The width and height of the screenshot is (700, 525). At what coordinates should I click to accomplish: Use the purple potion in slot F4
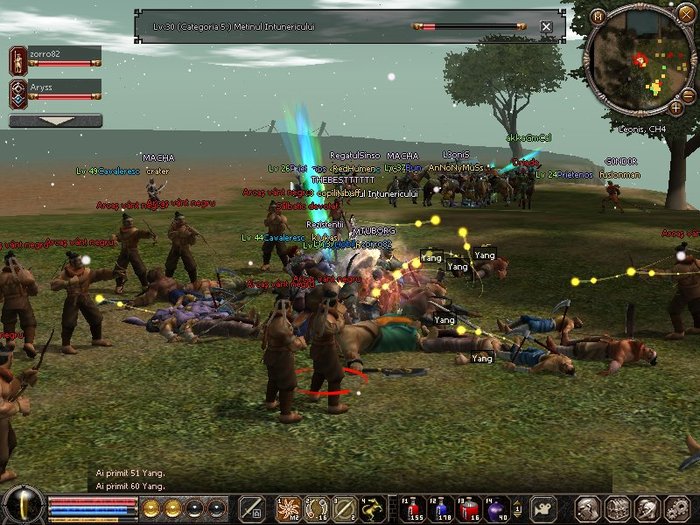[x=497, y=508]
